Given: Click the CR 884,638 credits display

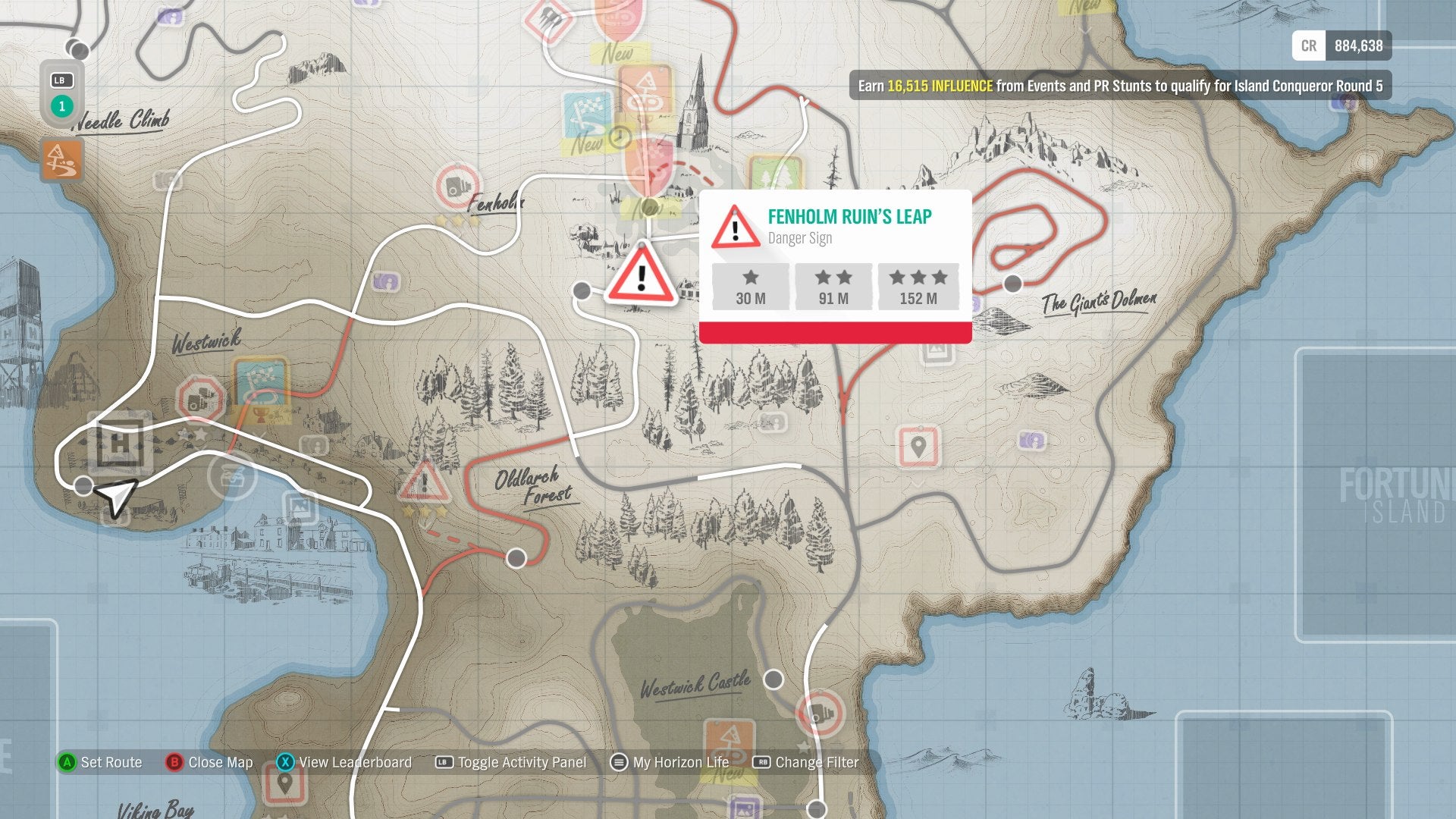Looking at the screenshot, I should [x=1342, y=45].
